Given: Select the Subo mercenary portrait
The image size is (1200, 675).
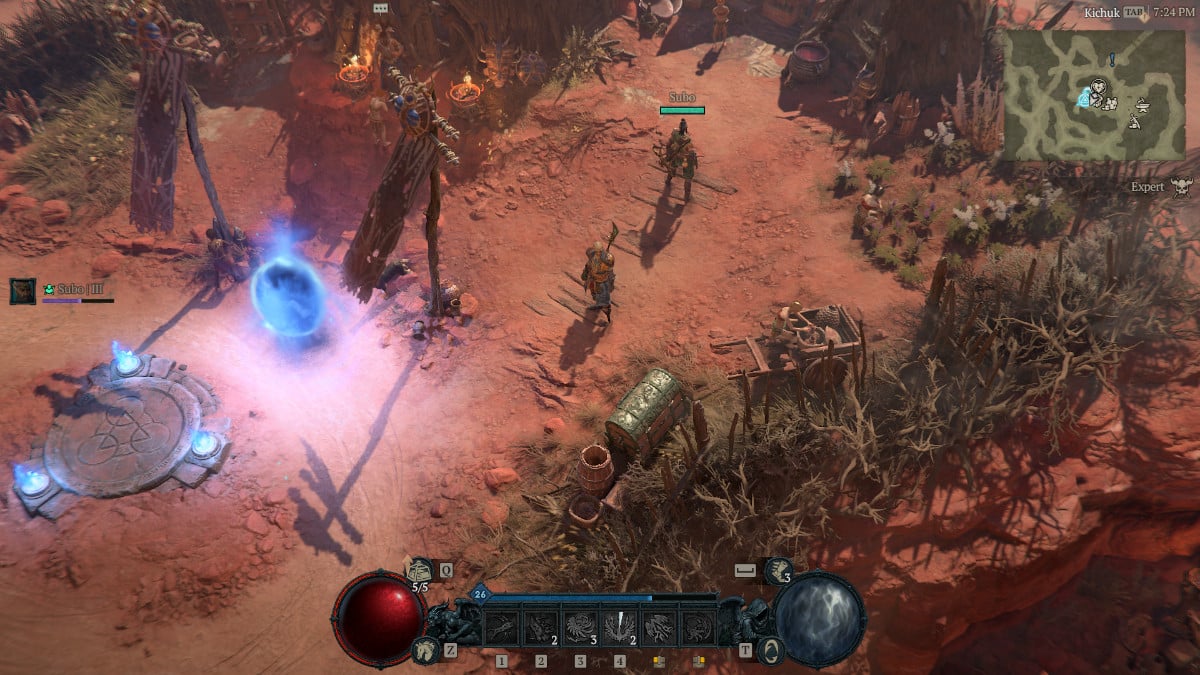Looking at the screenshot, I should (x=23, y=291).
